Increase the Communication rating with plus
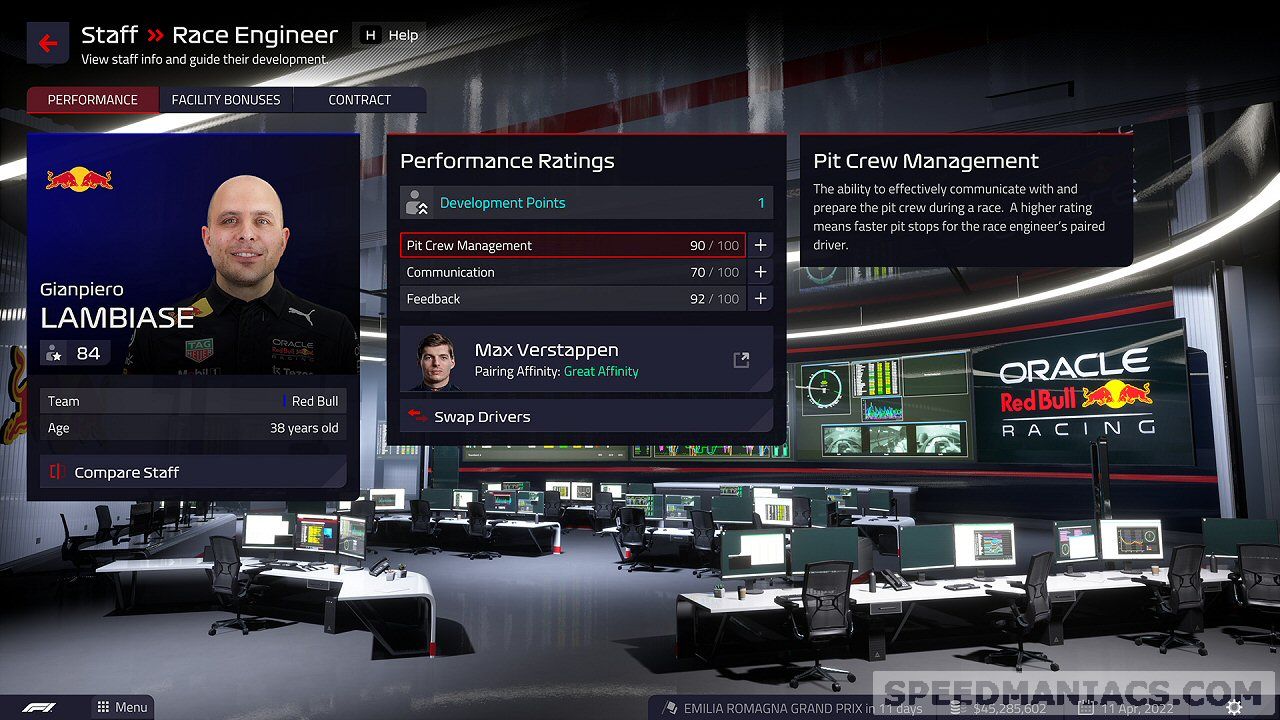1280x720 pixels. click(x=760, y=272)
